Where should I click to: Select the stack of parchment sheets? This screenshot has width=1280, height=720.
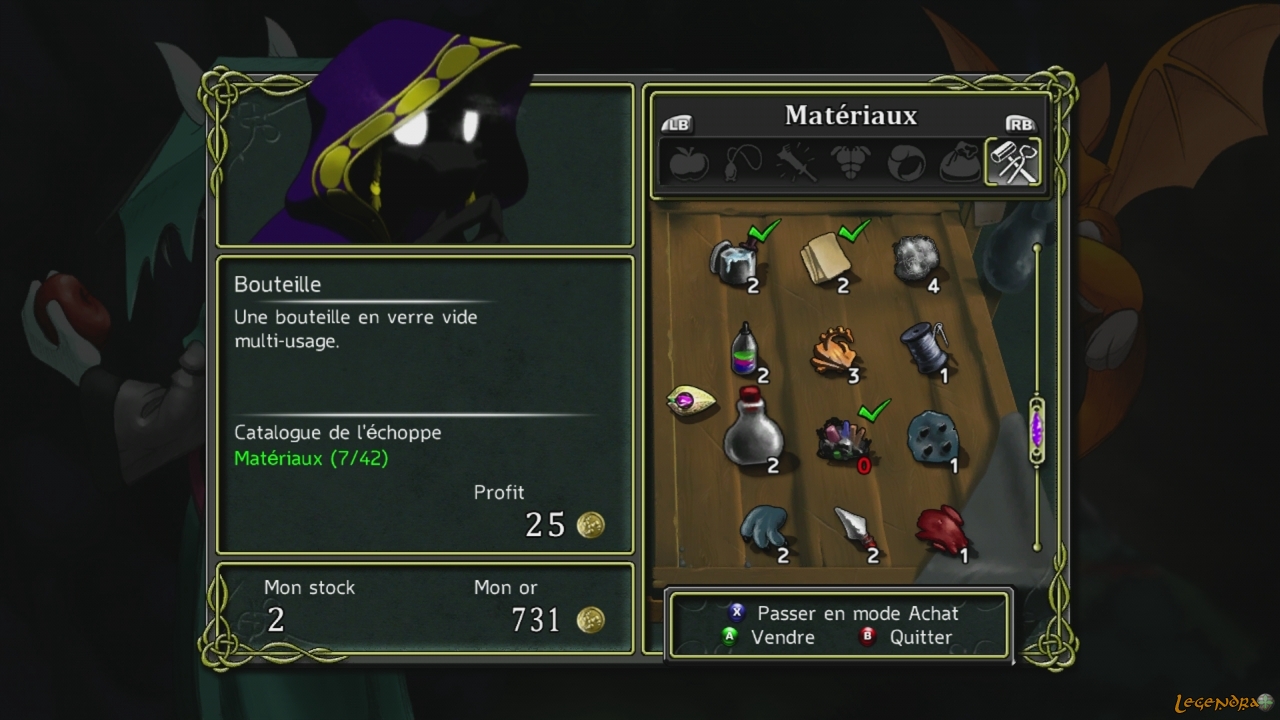[x=825, y=258]
